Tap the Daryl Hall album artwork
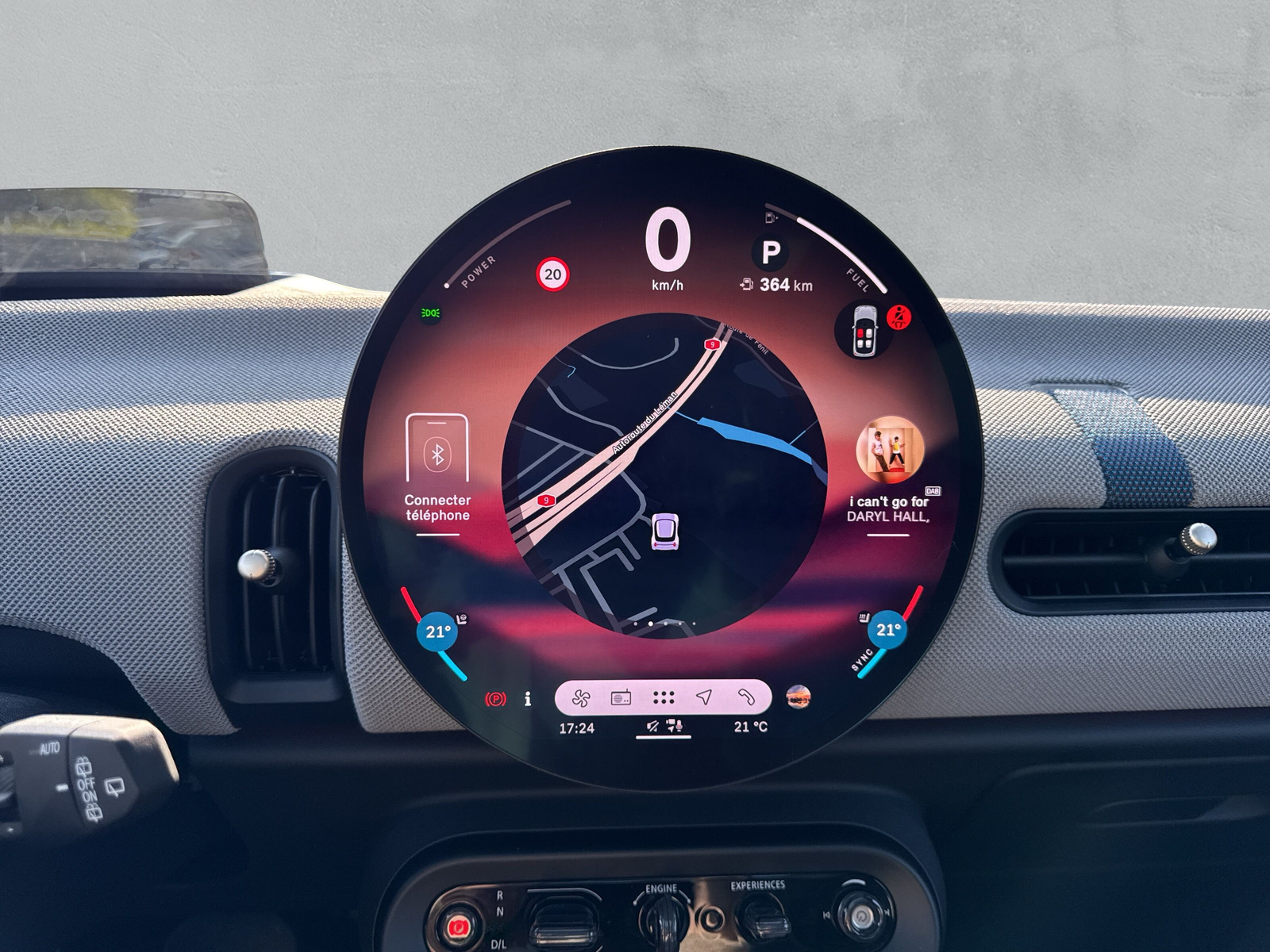1270x952 pixels. (889, 448)
